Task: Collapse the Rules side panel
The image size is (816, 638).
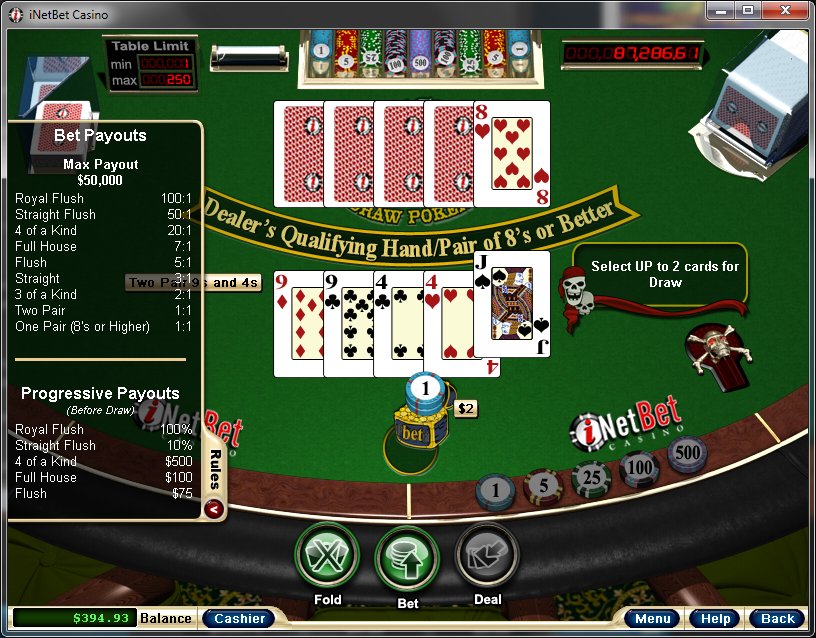Action: (x=213, y=509)
